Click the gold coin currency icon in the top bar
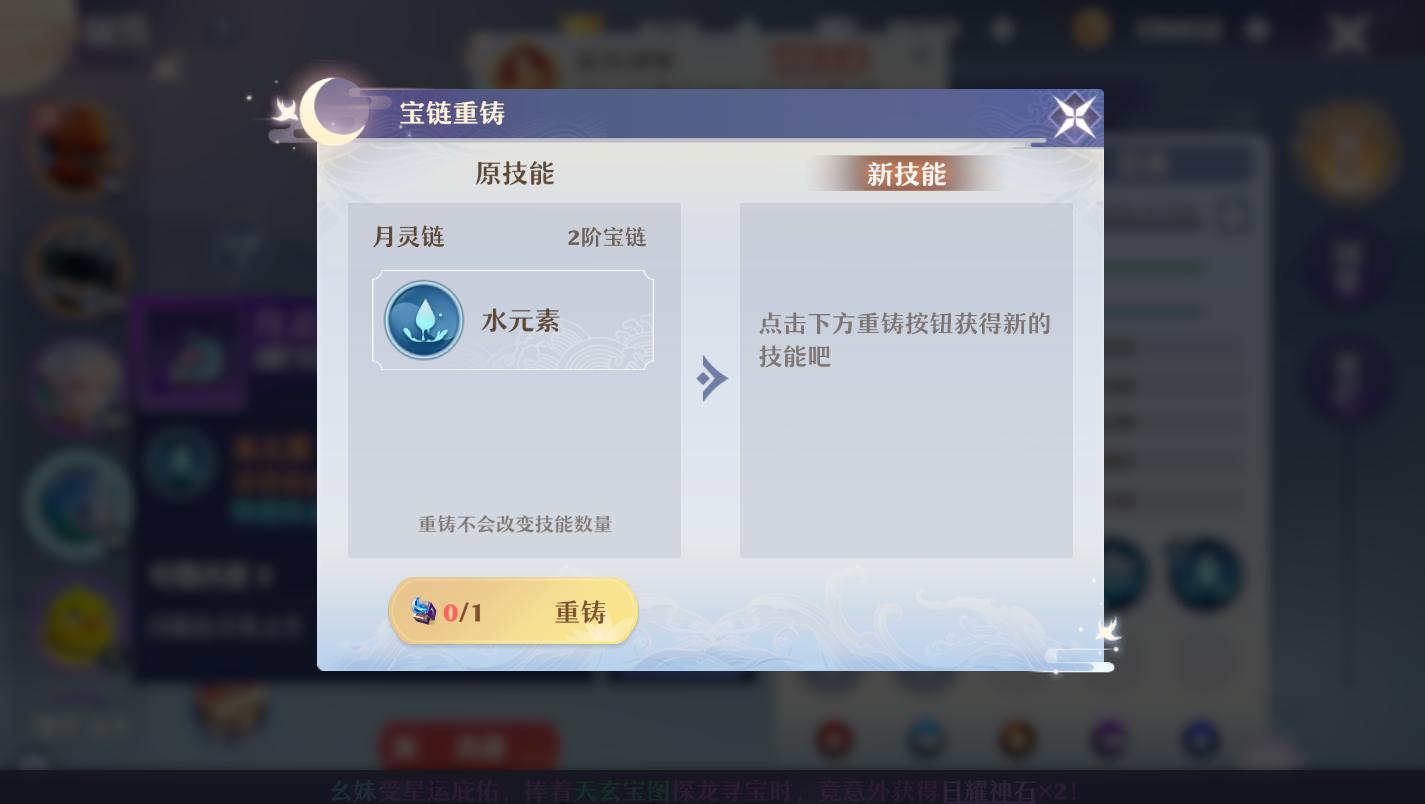This screenshot has width=1425, height=804. [1093, 29]
